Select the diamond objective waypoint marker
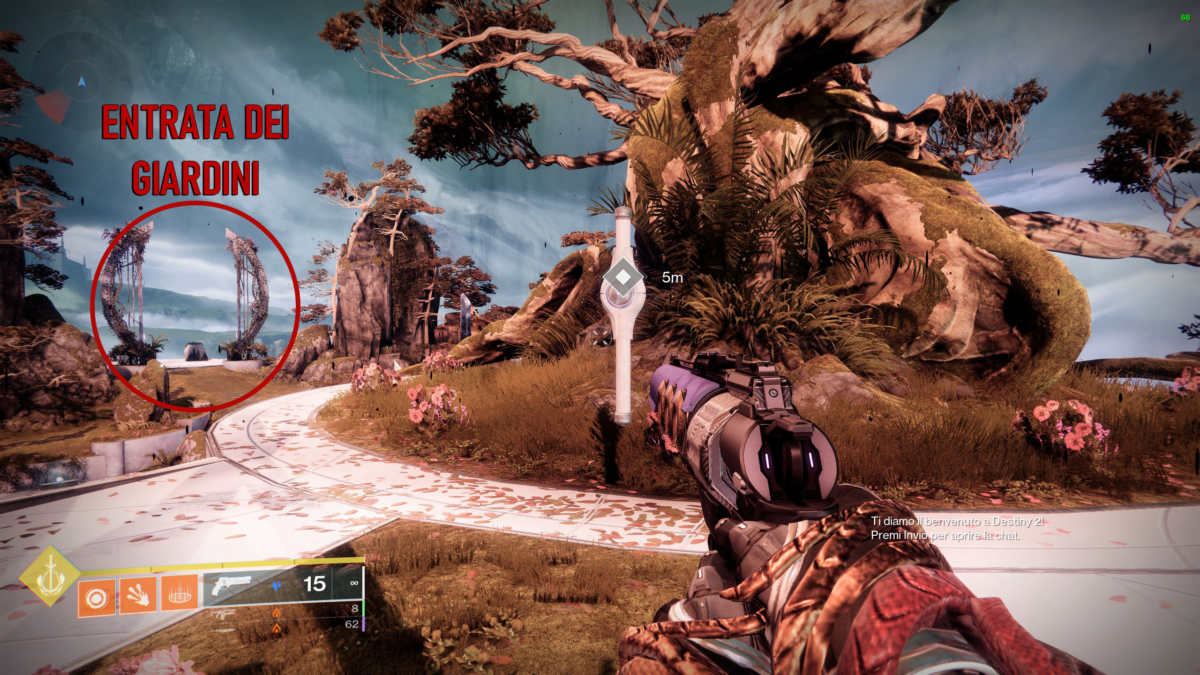The height and width of the screenshot is (675, 1200). point(623,277)
